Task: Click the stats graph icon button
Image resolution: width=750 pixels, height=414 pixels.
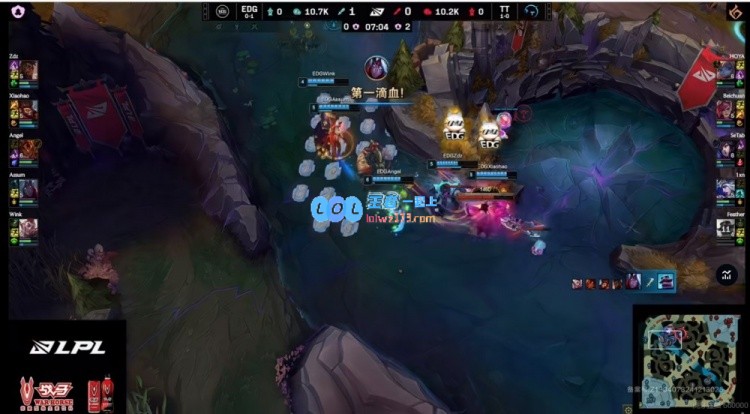Action: pos(726,274)
